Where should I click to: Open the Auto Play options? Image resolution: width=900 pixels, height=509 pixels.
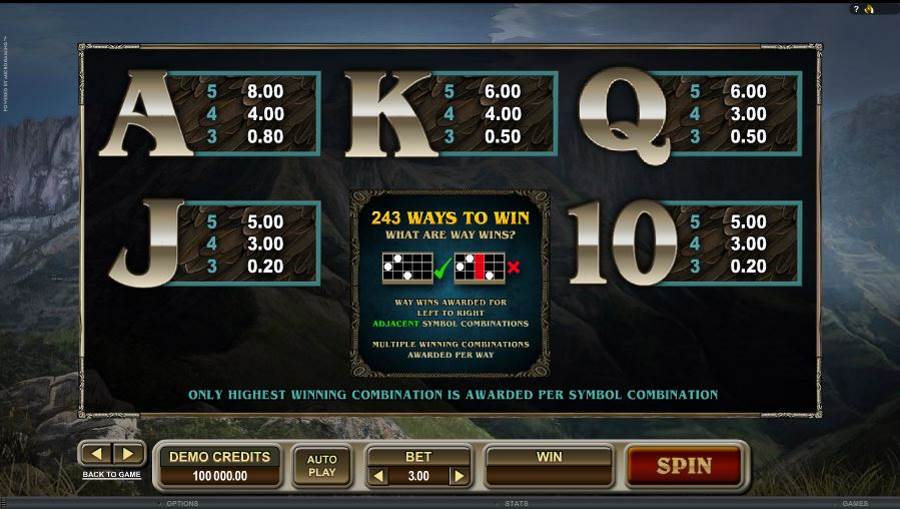pos(322,466)
